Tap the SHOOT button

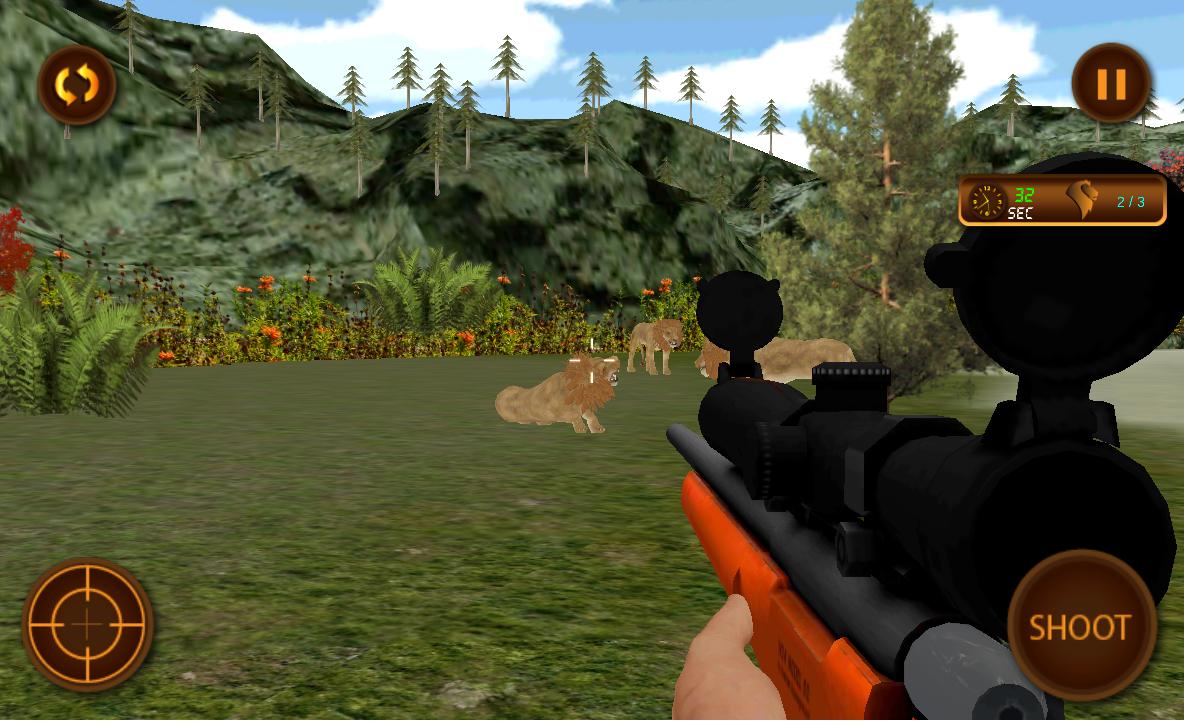[x=1080, y=626]
